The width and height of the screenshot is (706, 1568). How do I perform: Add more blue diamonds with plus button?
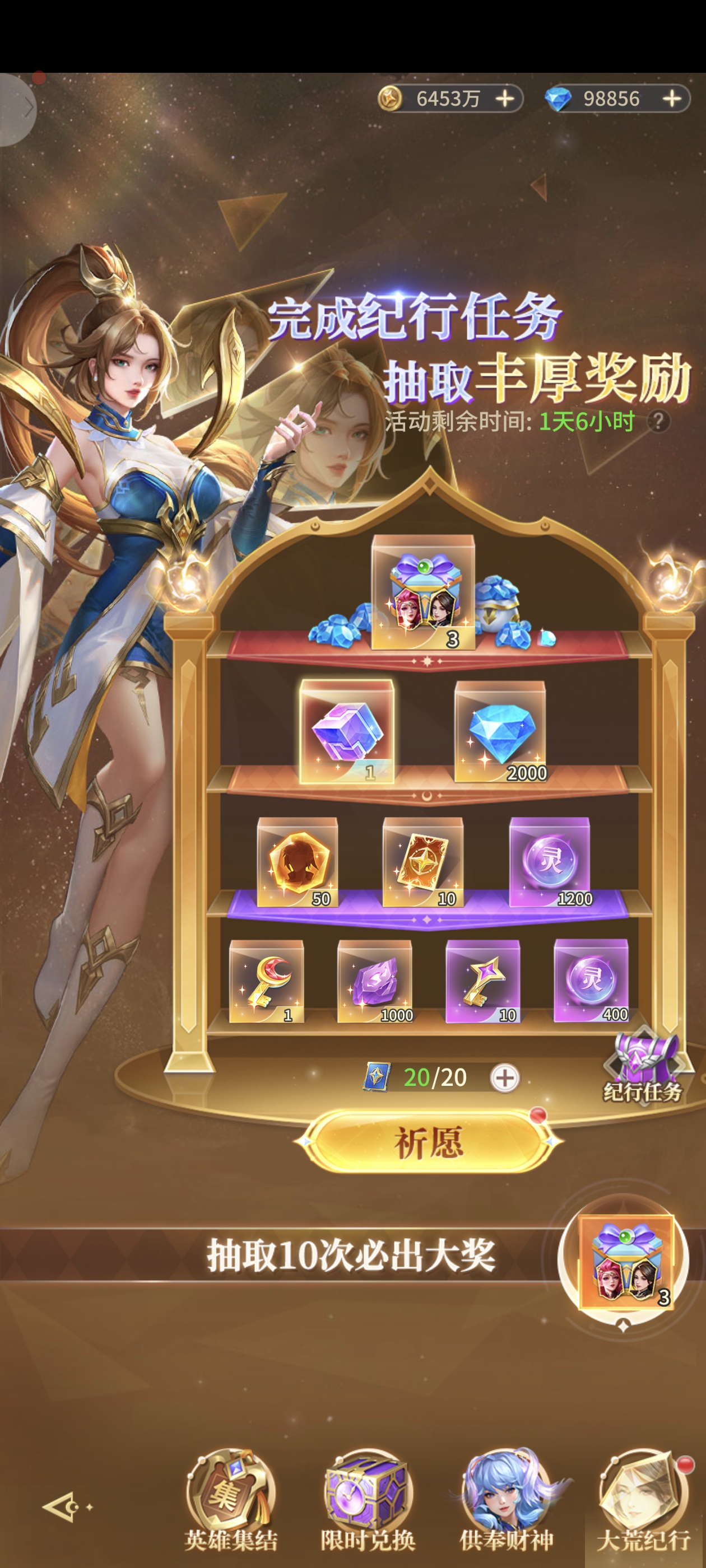coord(672,99)
